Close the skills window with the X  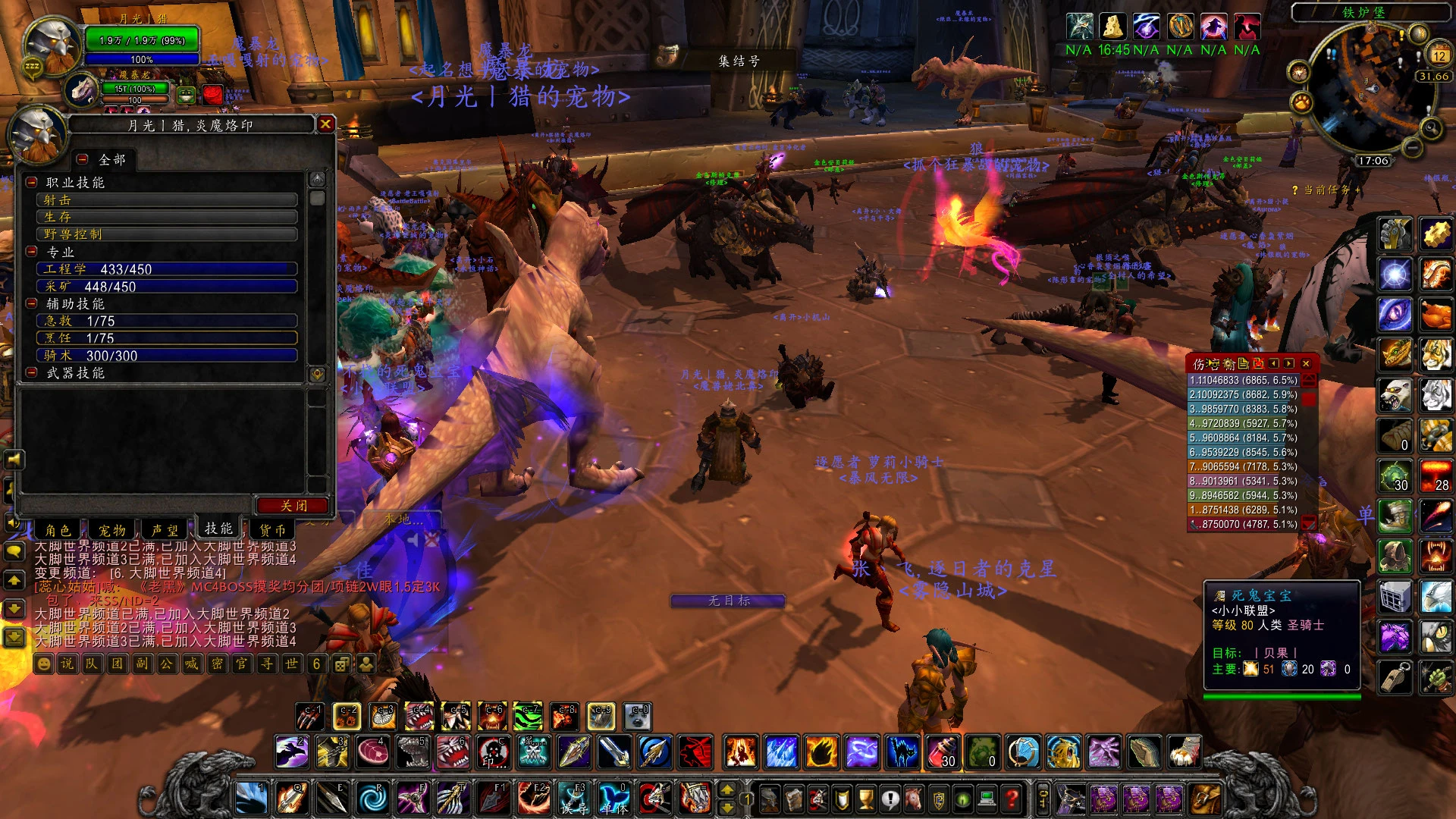[325, 124]
